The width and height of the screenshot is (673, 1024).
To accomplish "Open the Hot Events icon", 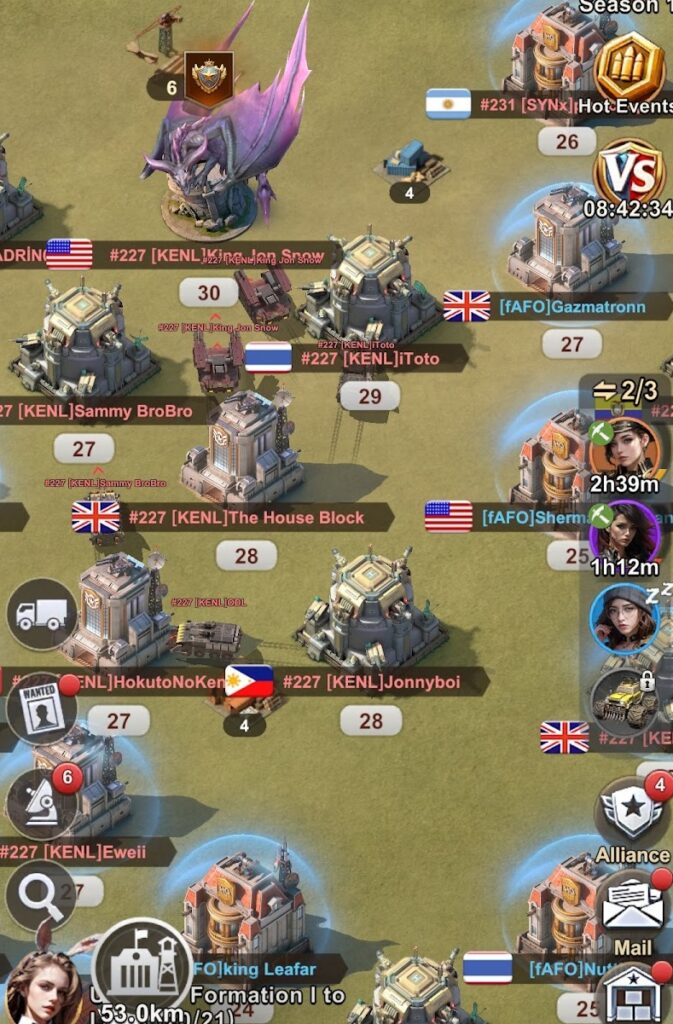I will click(x=630, y=70).
